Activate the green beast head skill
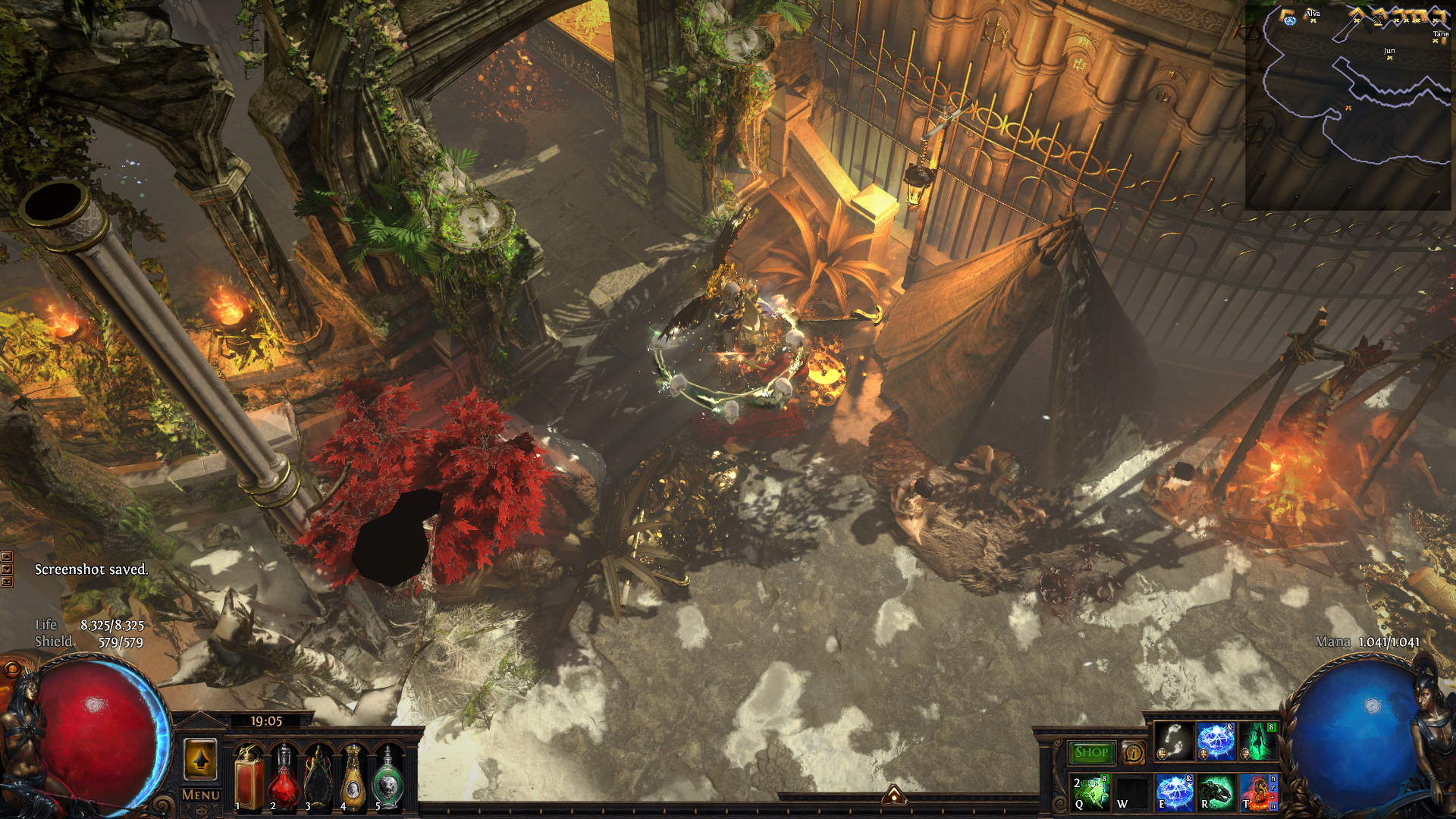The image size is (1456, 819). click(x=1216, y=792)
